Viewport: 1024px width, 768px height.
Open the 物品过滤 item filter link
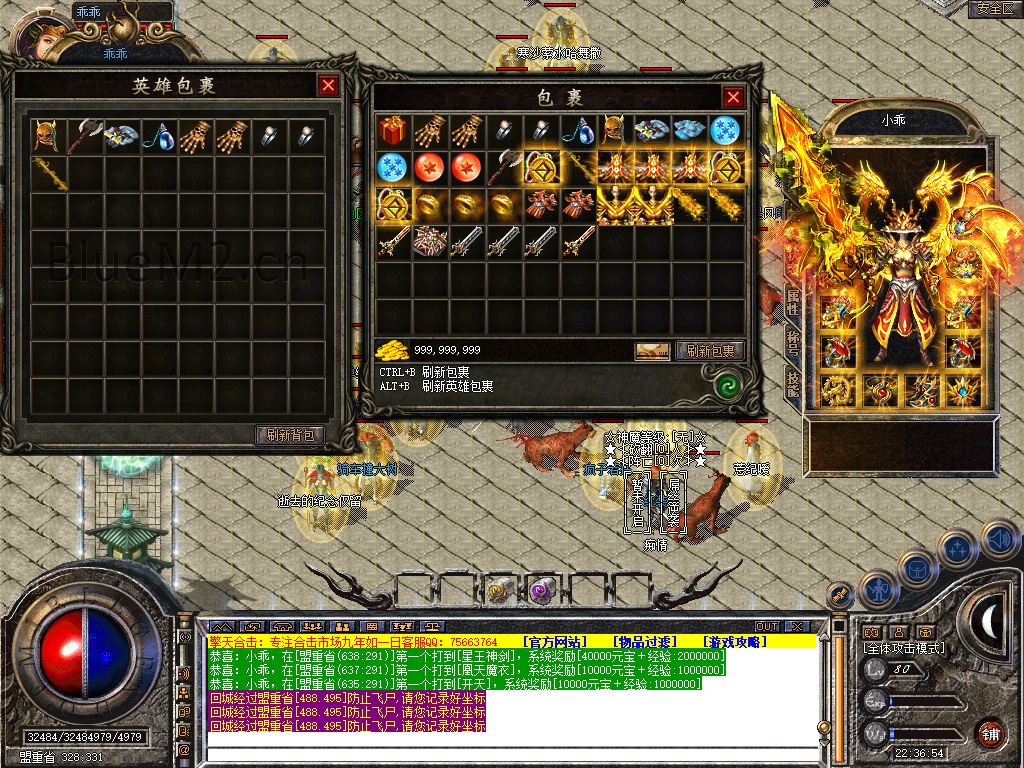(645, 641)
